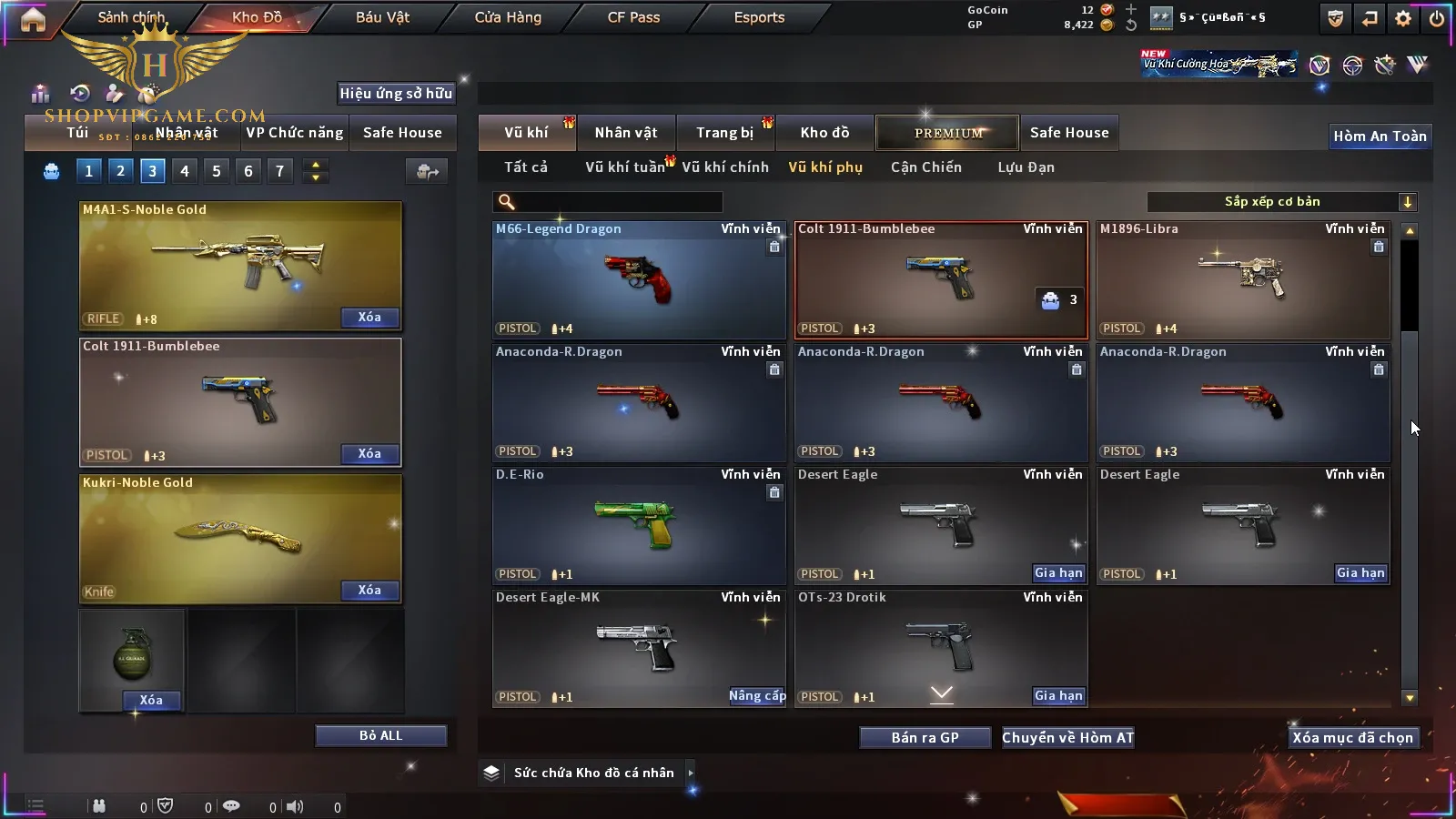This screenshot has height=819, width=1456.
Task: Open the gear settings icon
Action: pos(1403,18)
